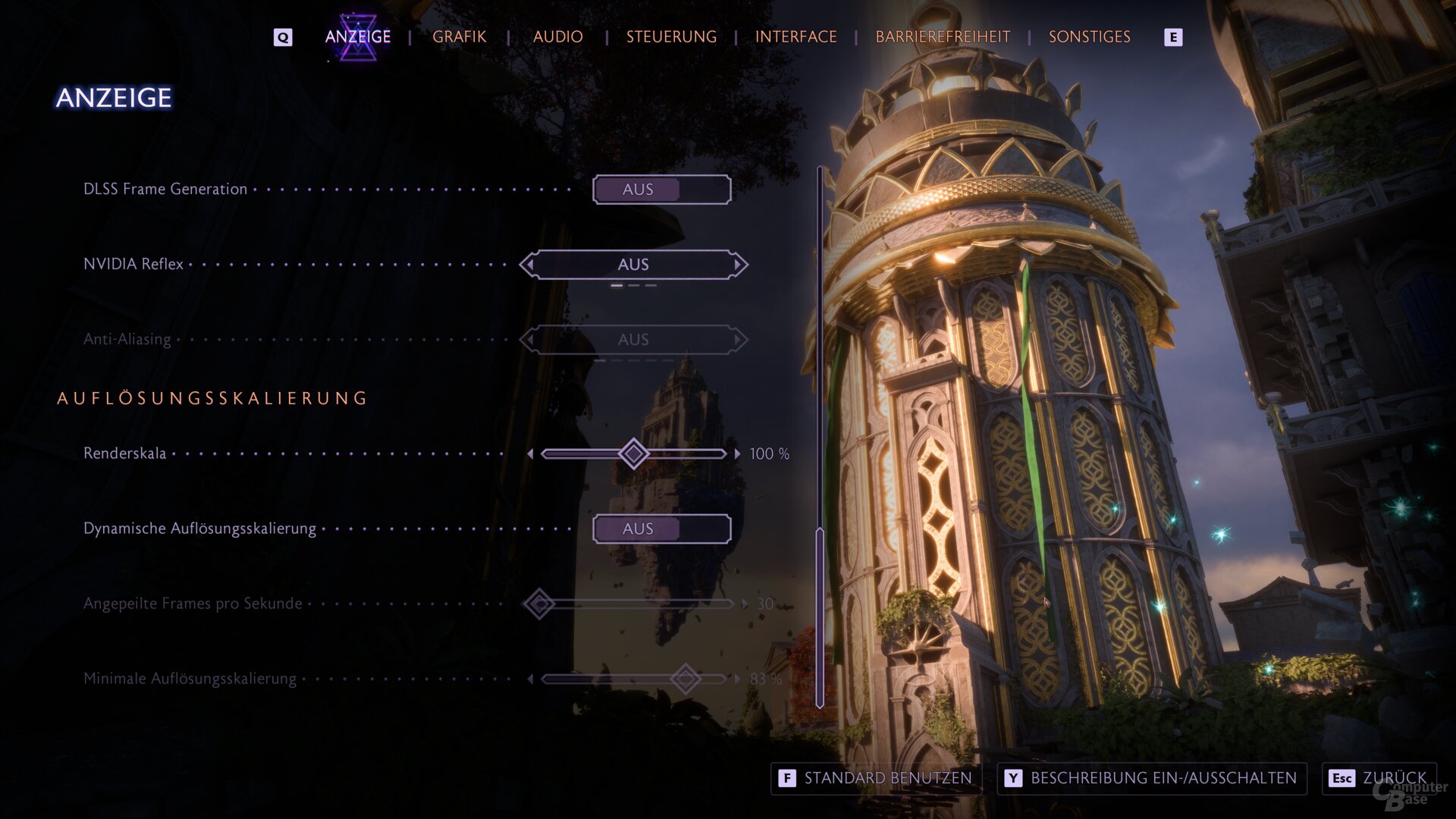Viewport: 1456px width, 819px height.
Task: Click Standard Benutzen button
Action: [x=877, y=778]
